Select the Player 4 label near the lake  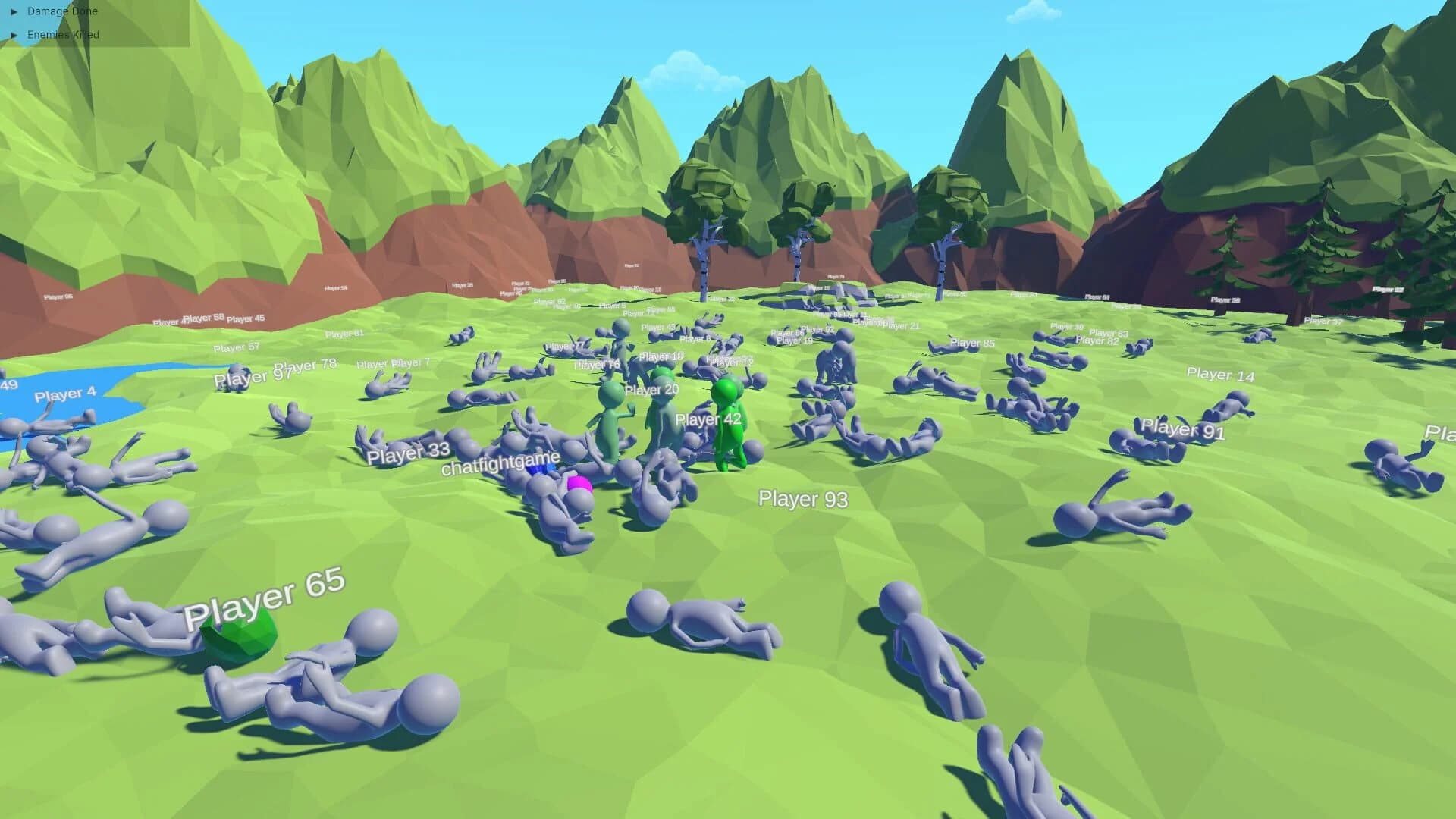point(65,394)
